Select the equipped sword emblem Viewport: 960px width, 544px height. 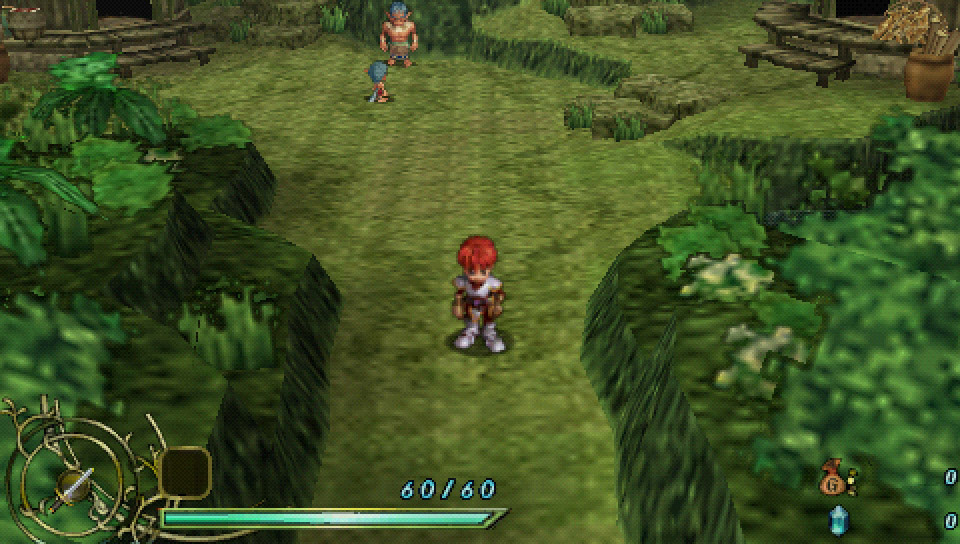pos(73,486)
